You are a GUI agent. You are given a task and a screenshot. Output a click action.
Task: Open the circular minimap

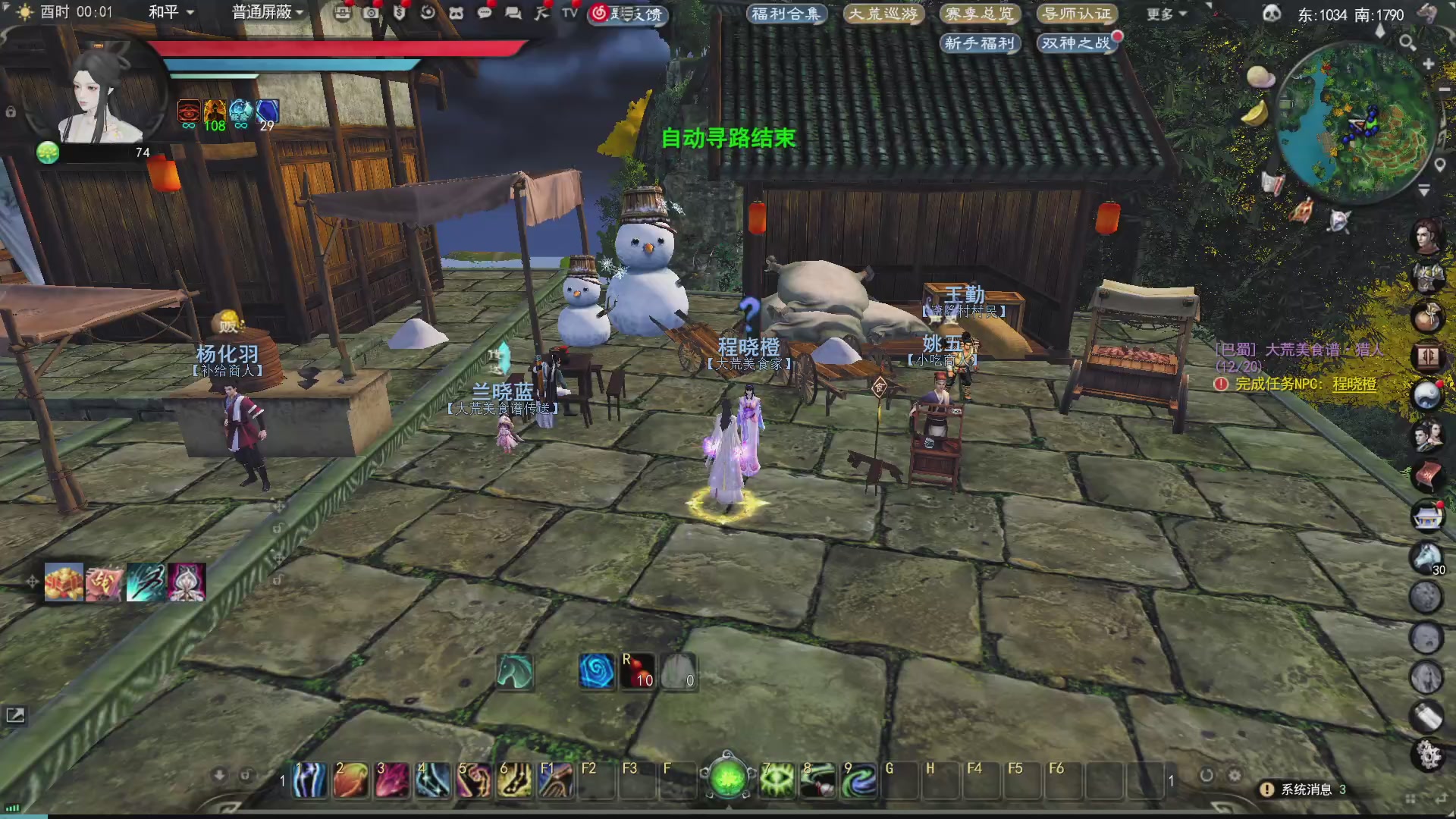click(x=1357, y=121)
